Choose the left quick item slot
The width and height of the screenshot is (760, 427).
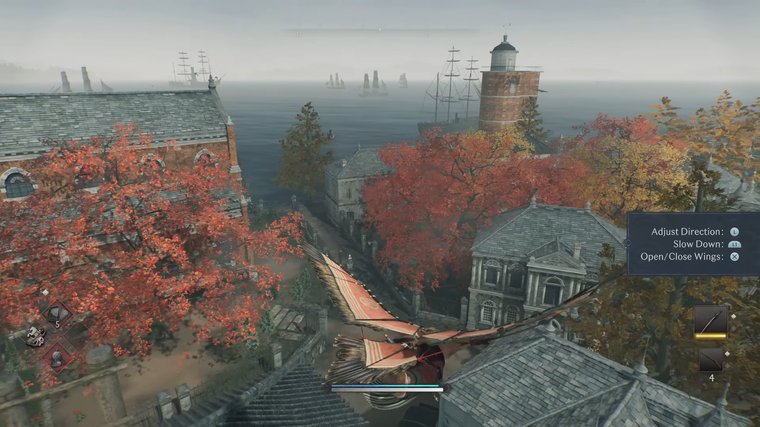[36, 336]
